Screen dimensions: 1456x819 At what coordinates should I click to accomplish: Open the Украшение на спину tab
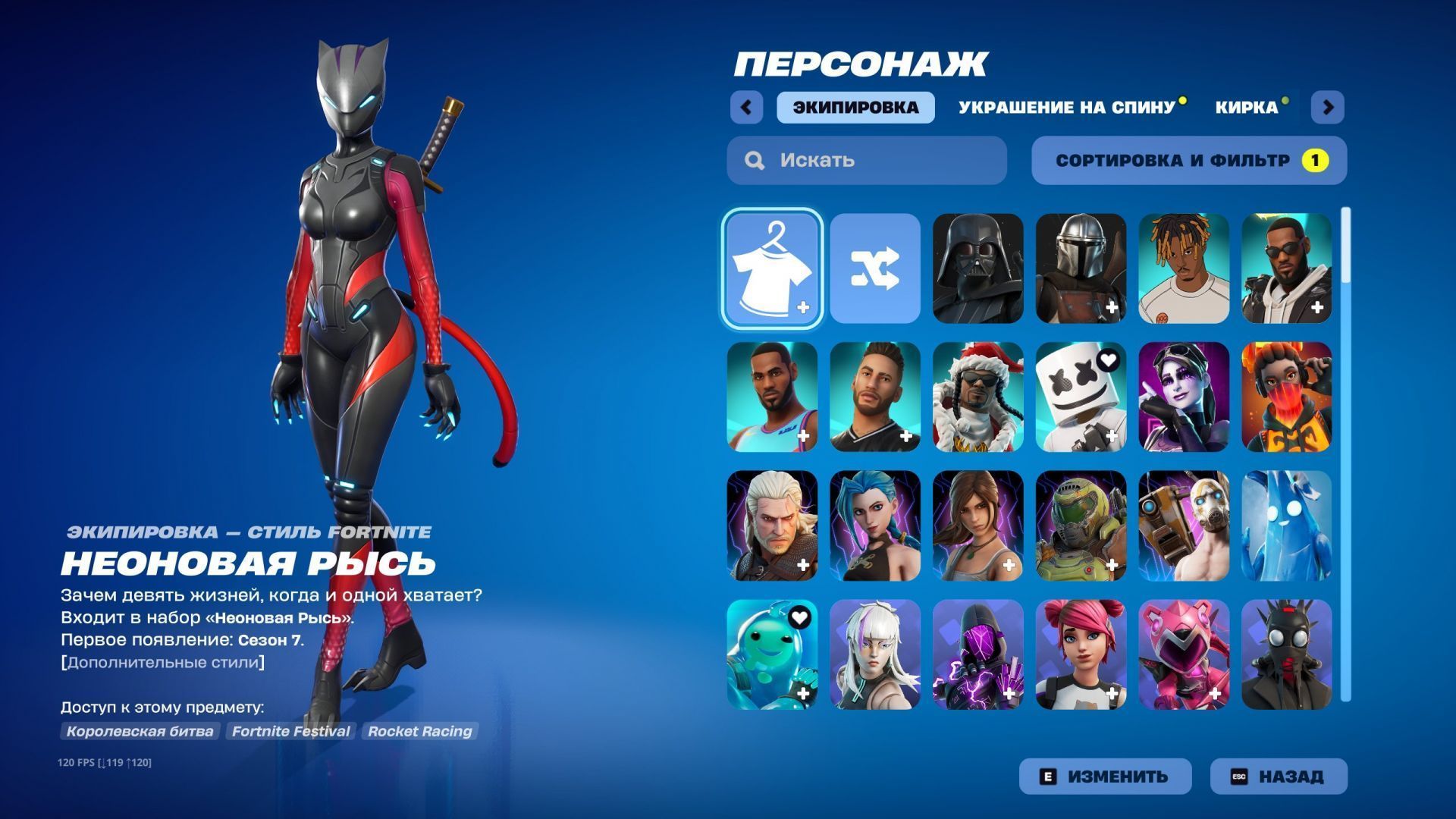(1066, 107)
